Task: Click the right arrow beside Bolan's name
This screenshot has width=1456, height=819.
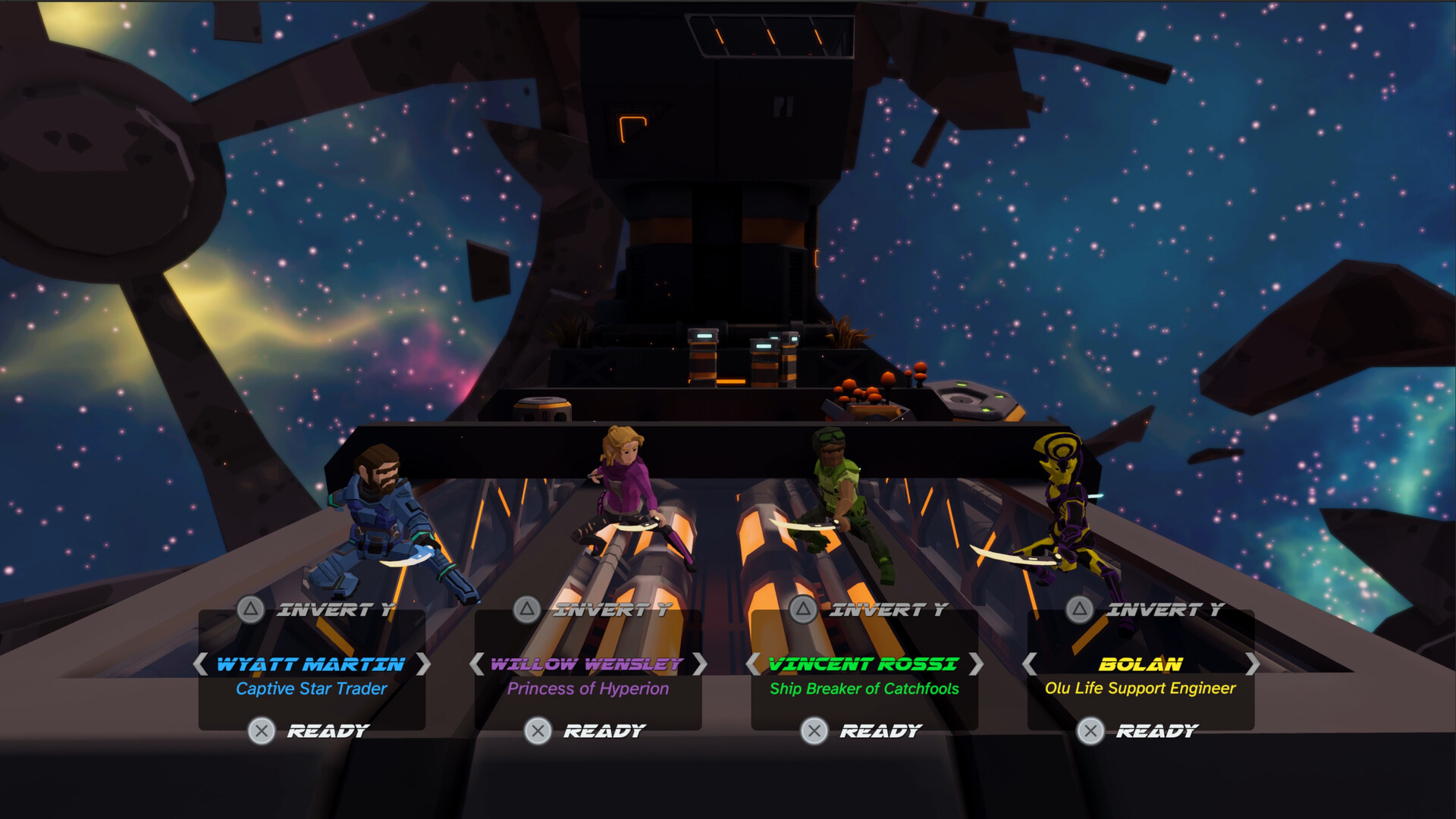Action: click(x=1254, y=664)
